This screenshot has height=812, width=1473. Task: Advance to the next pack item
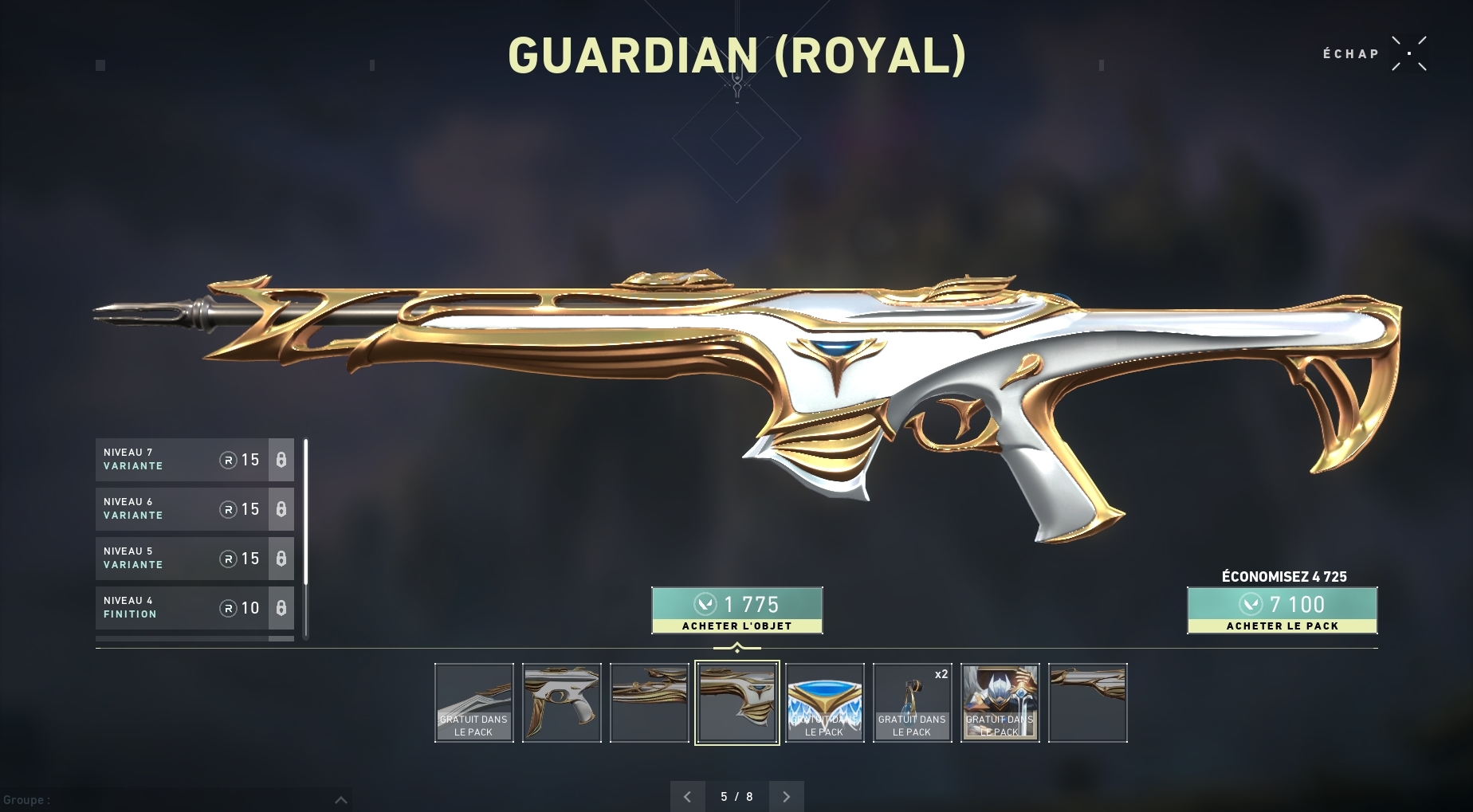pos(786,796)
